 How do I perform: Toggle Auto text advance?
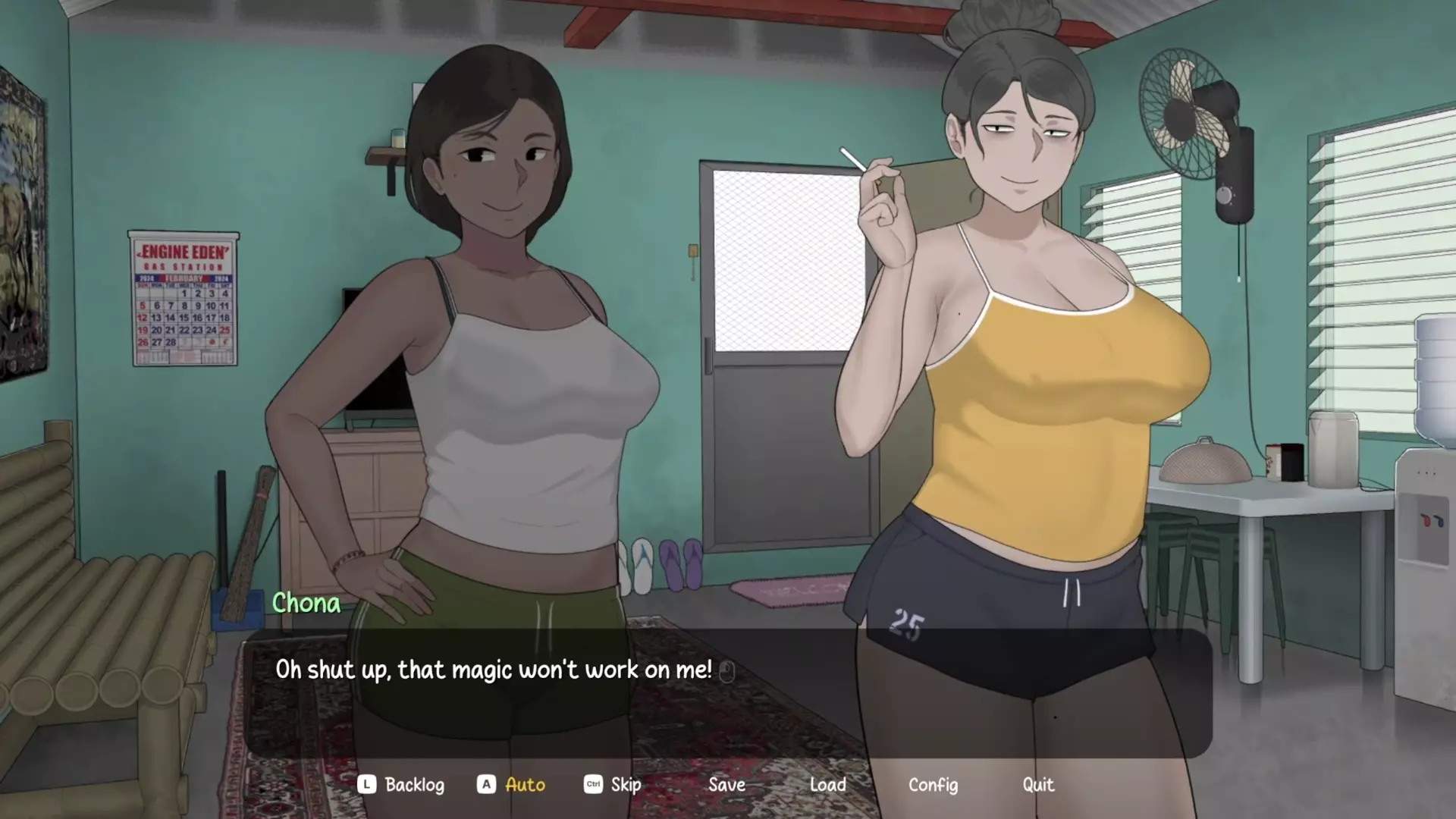(x=524, y=785)
